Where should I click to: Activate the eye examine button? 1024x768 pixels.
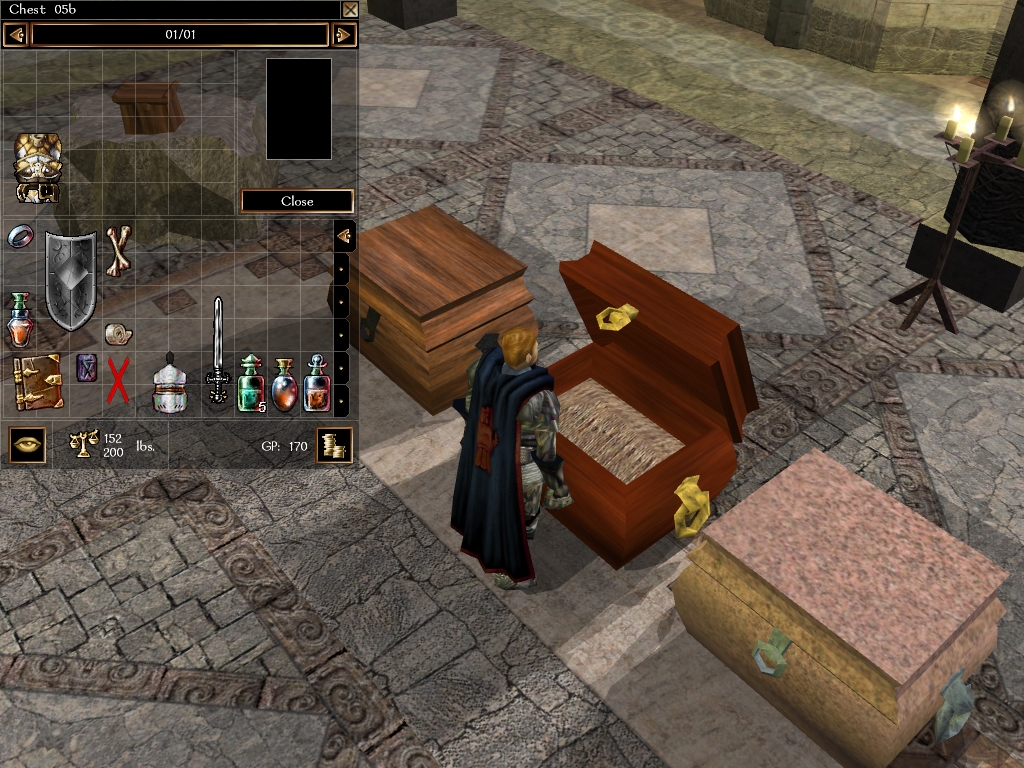coord(28,444)
